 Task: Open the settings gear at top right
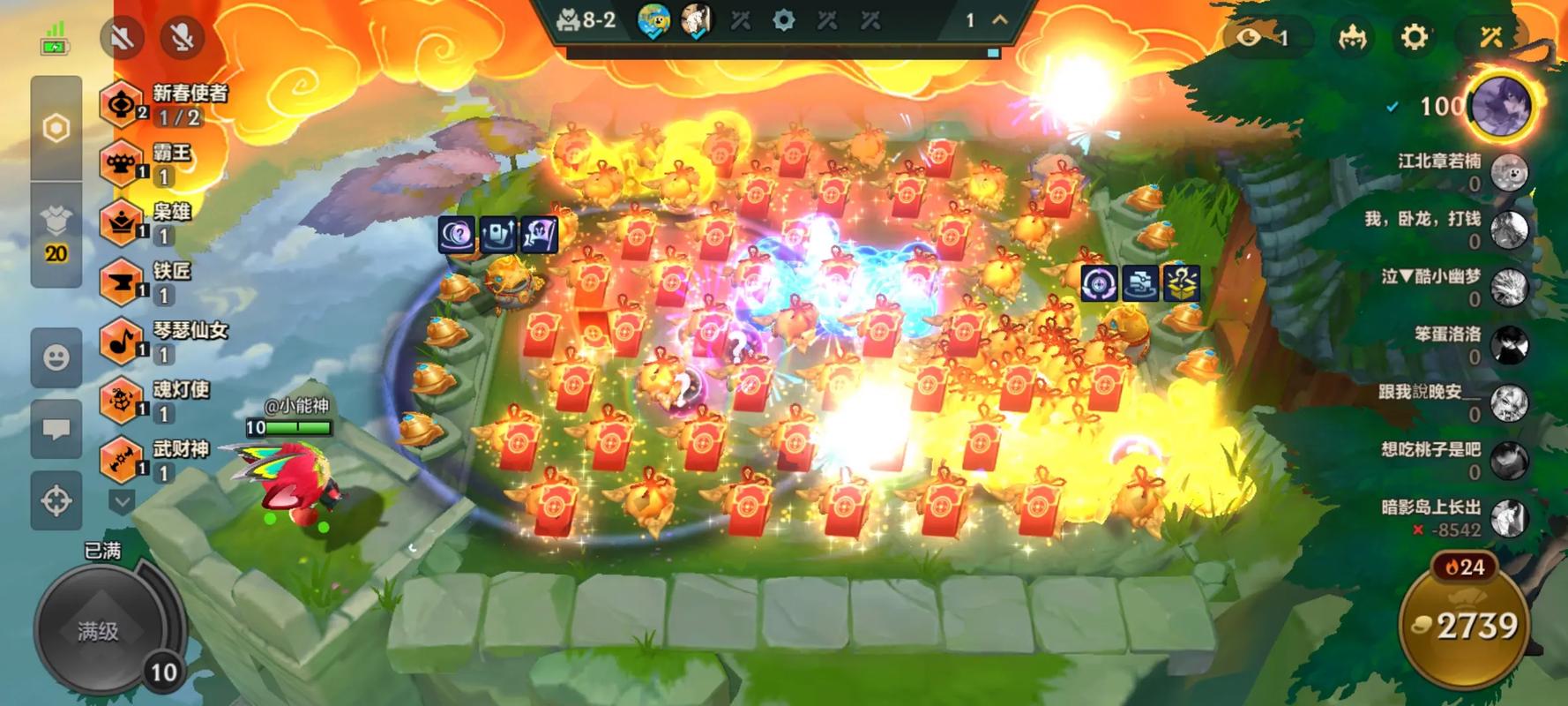pyautogui.click(x=1414, y=37)
